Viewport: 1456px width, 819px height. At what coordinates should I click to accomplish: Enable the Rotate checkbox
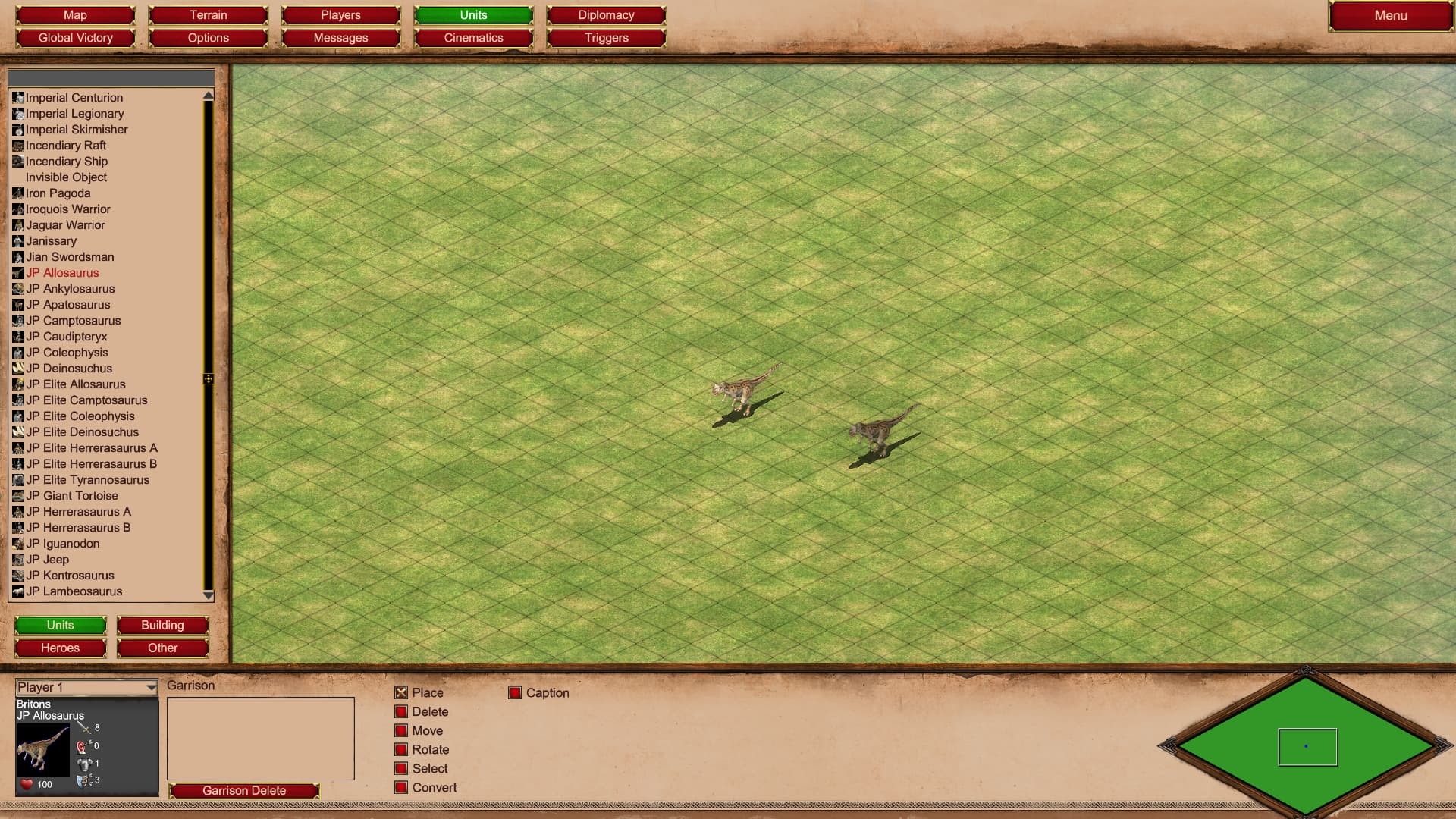pos(400,749)
